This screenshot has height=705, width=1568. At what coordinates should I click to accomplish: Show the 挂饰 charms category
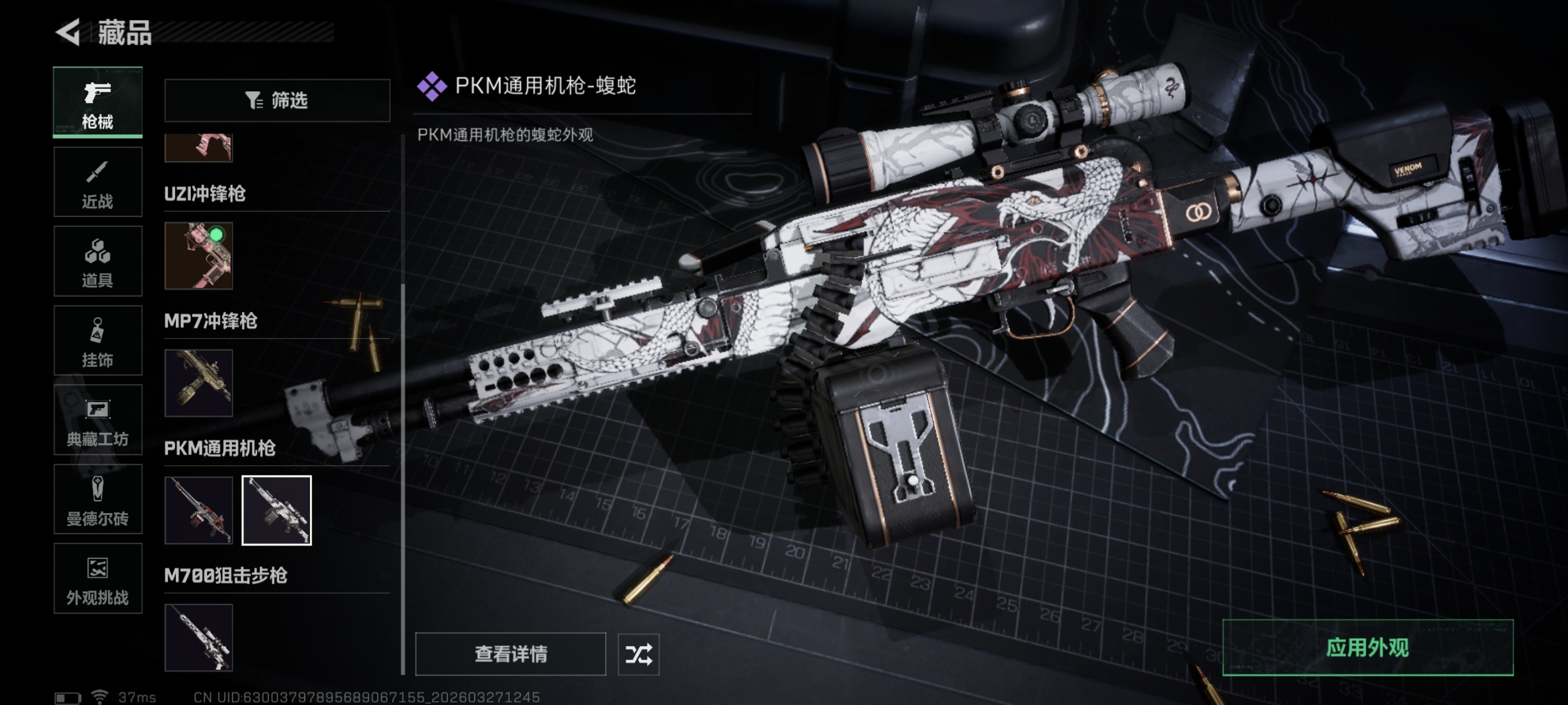click(97, 340)
